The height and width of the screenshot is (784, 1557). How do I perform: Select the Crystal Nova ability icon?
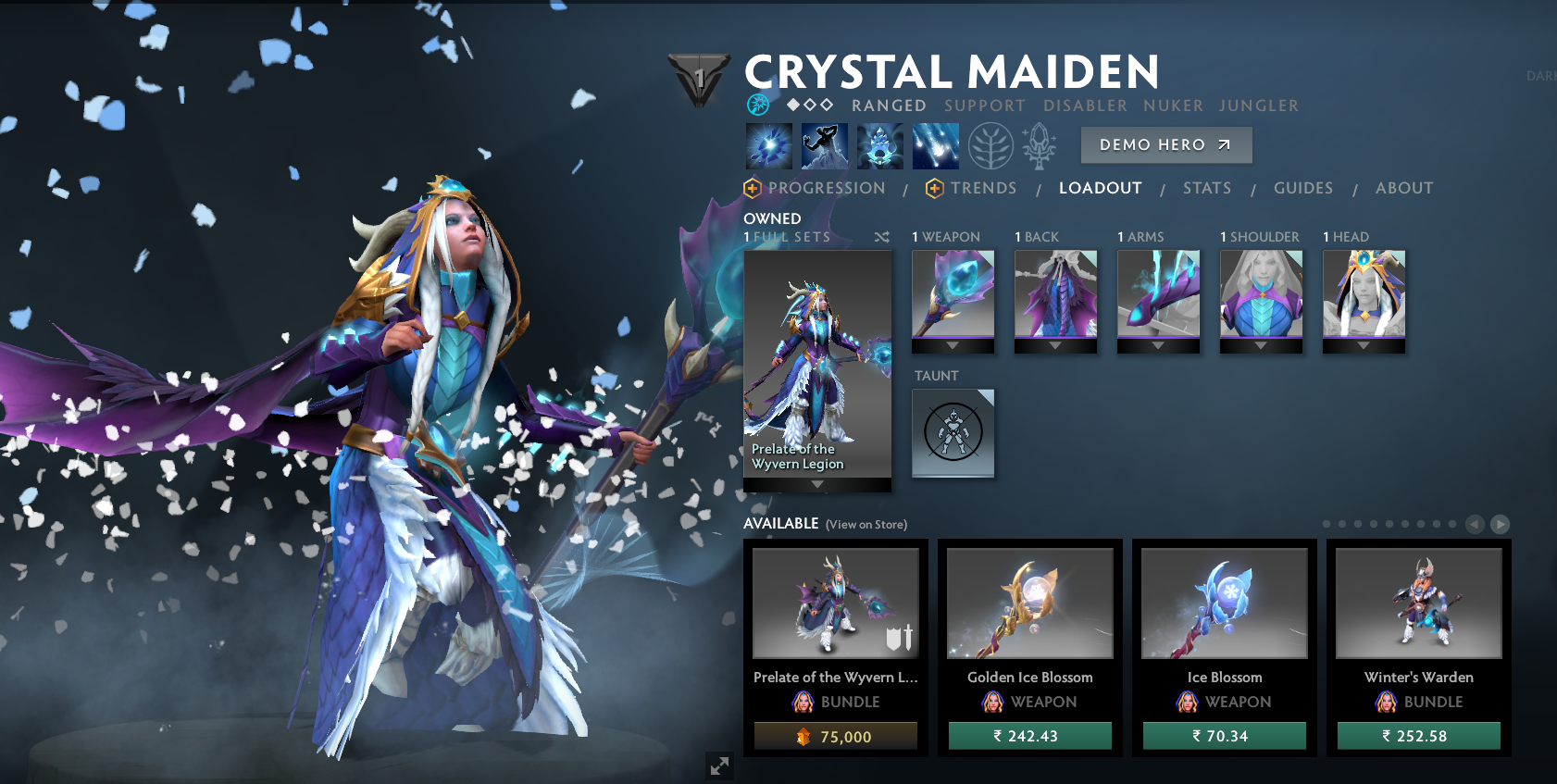(768, 145)
